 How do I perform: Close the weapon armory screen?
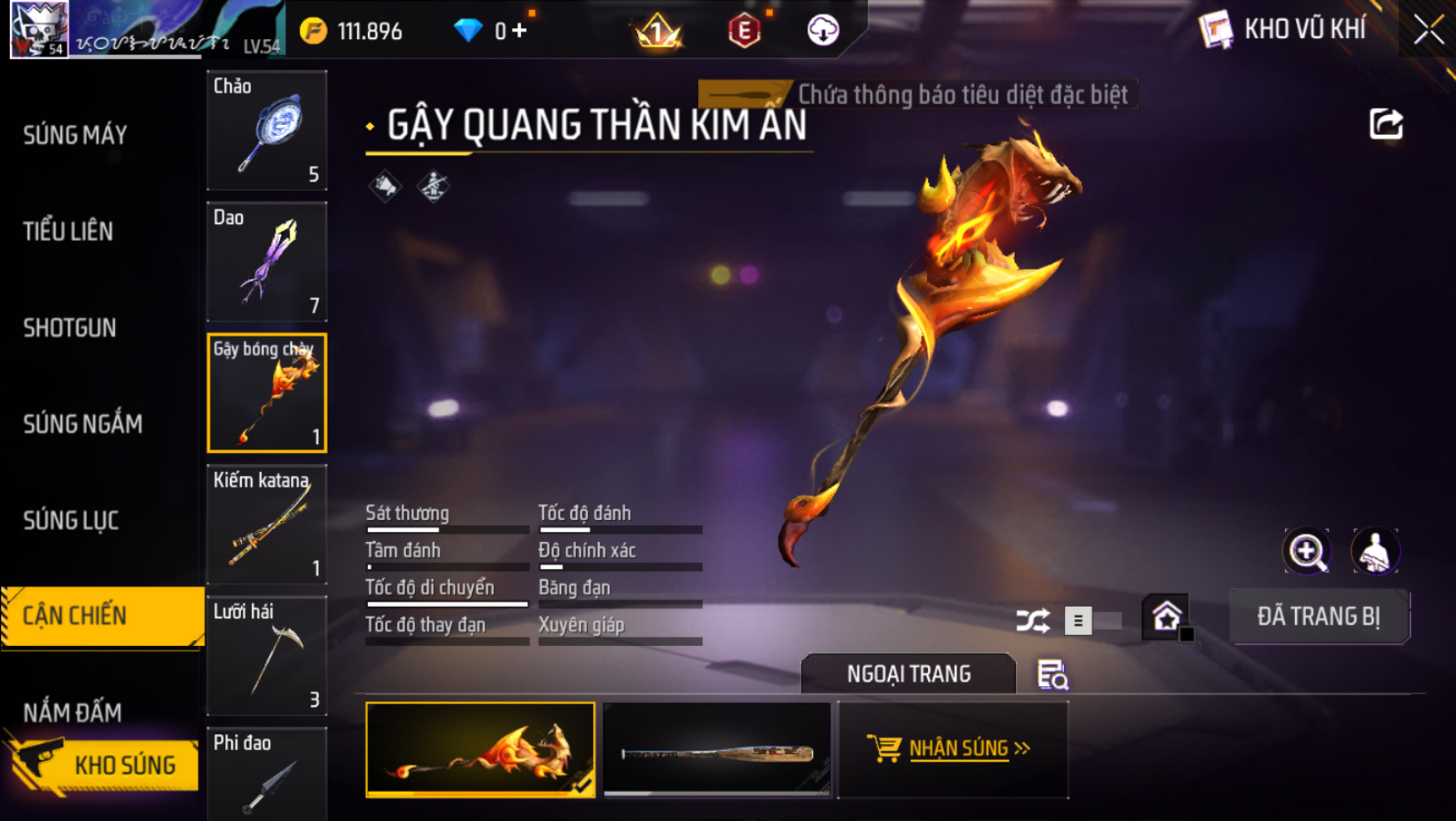(x=1428, y=30)
